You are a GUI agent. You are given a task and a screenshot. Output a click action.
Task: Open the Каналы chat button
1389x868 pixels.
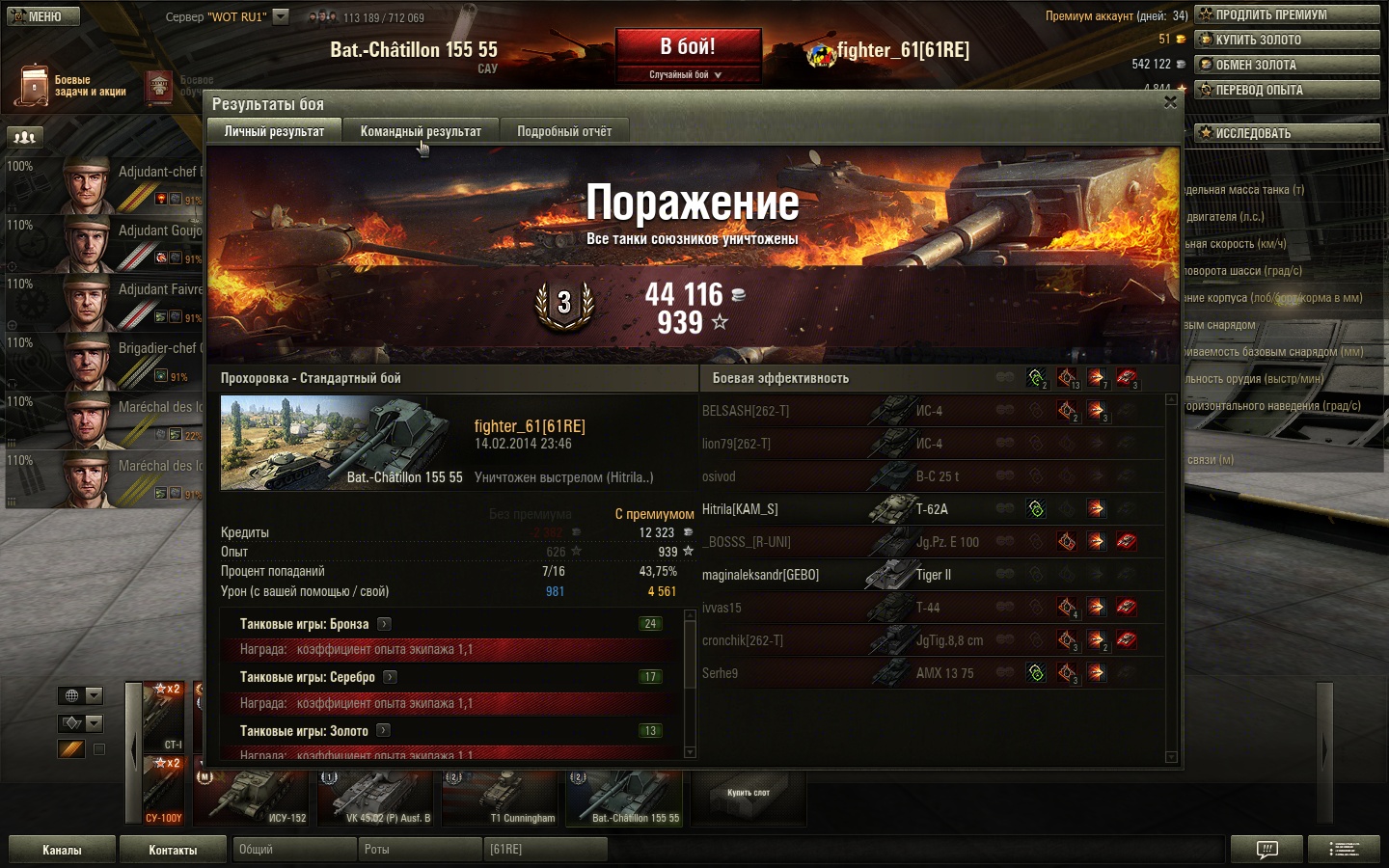(62, 850)
